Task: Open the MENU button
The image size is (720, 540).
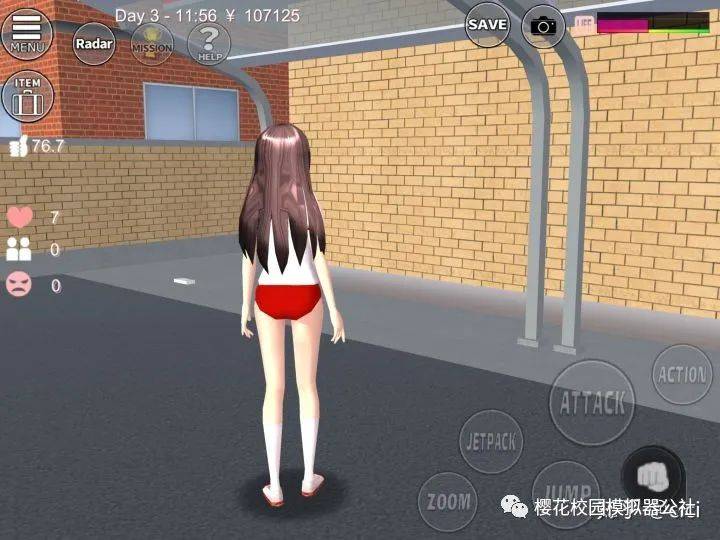Action: [x=27, y=33]
